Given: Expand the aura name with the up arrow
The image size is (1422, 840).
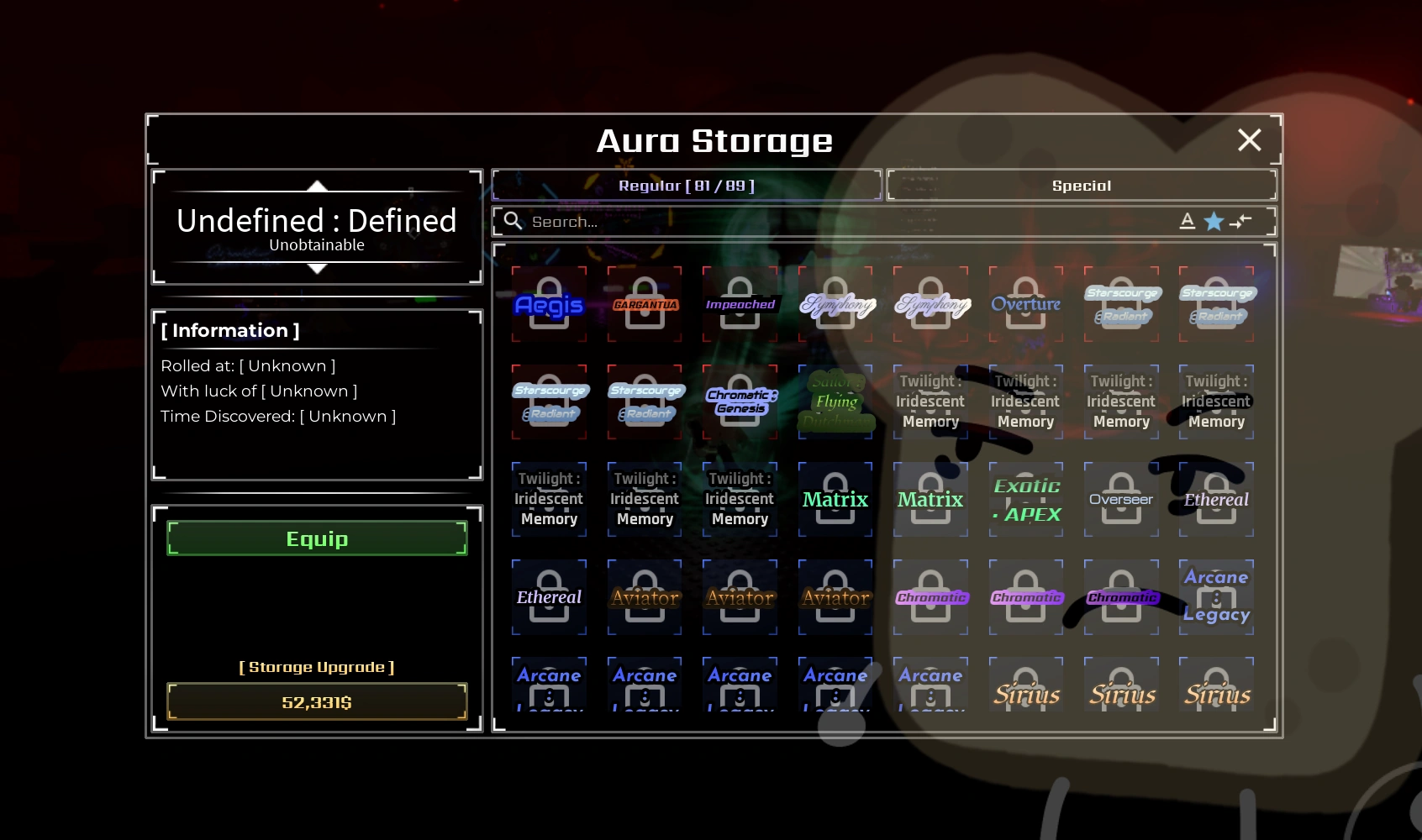Looking at the screenshot, I should [x=317, y=186].
